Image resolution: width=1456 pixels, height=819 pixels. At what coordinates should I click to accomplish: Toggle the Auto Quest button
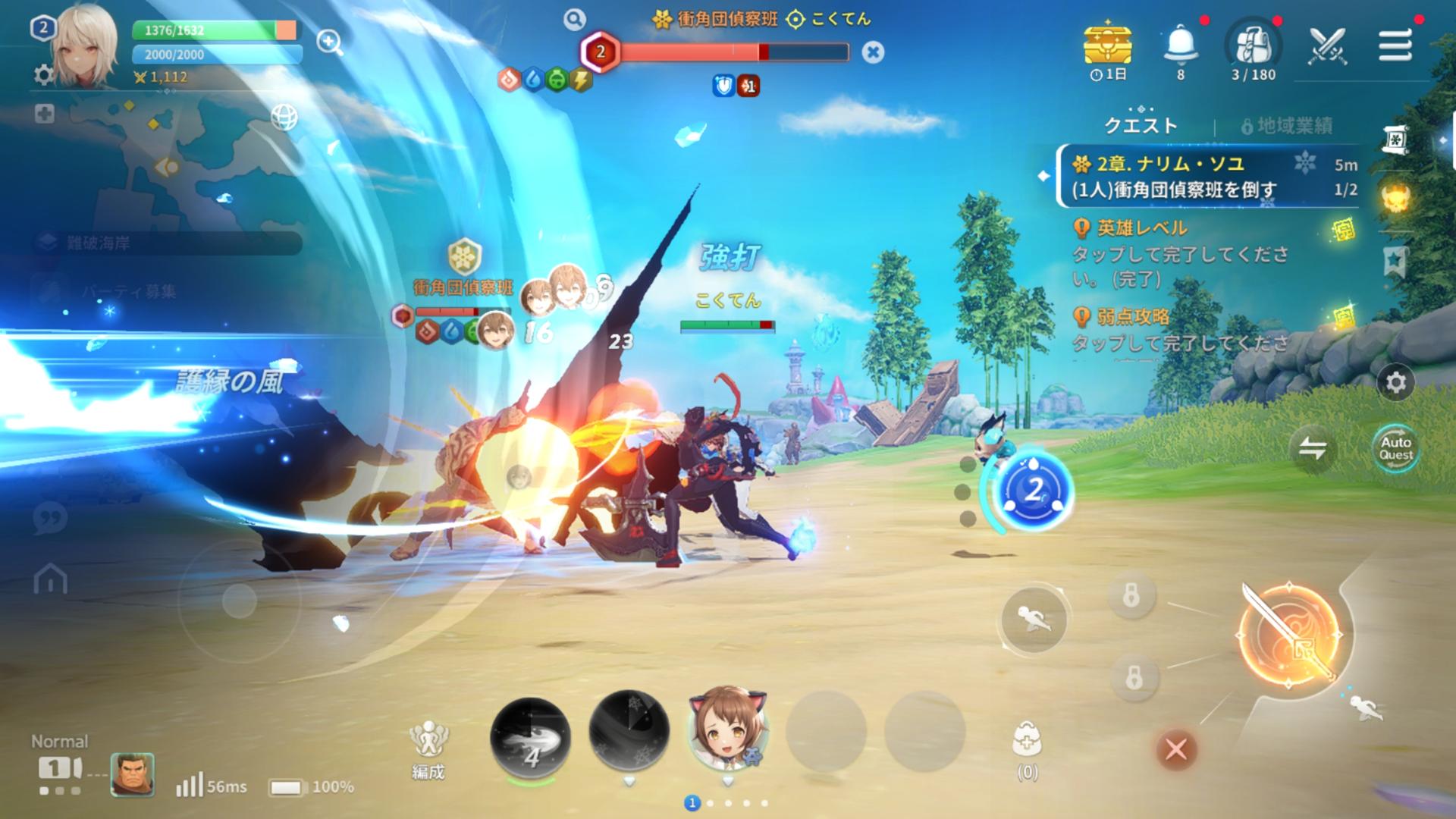point(1395,447)
